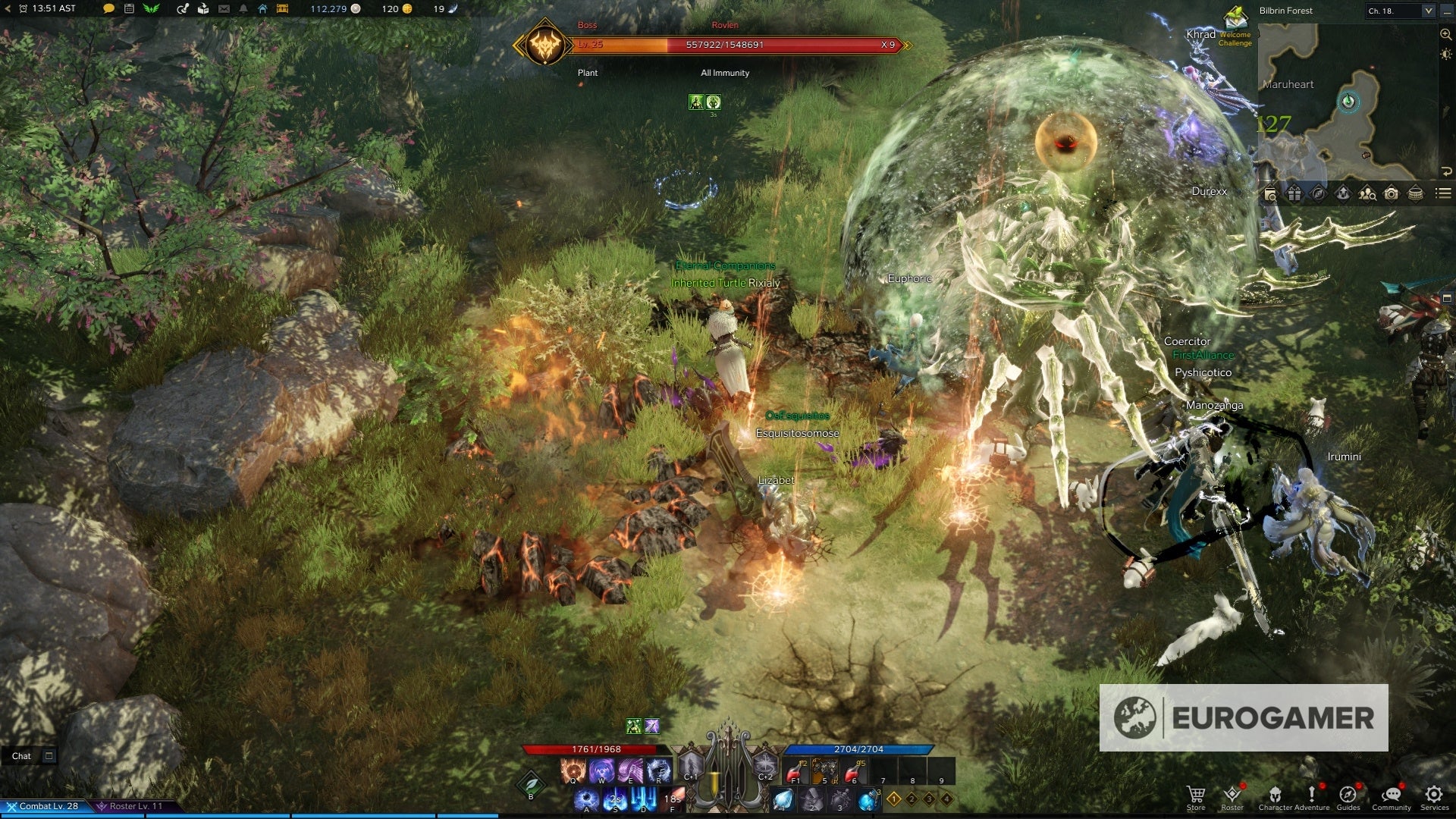Open the Welcome Challenge icon
The height and width of the screenshot is (819, 1456).
click(1236, 20)
